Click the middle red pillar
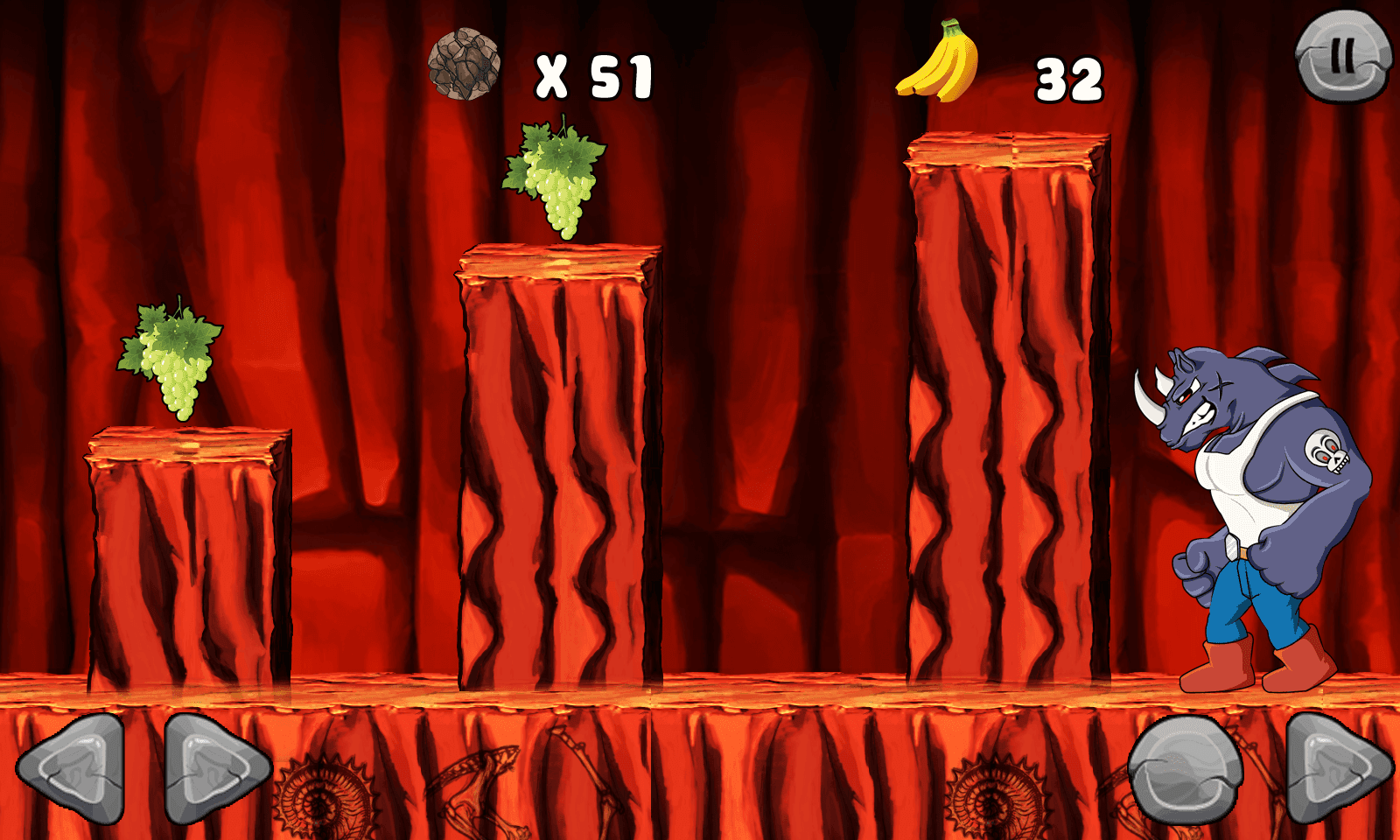Screen dimensions: 1400x840 556,472
